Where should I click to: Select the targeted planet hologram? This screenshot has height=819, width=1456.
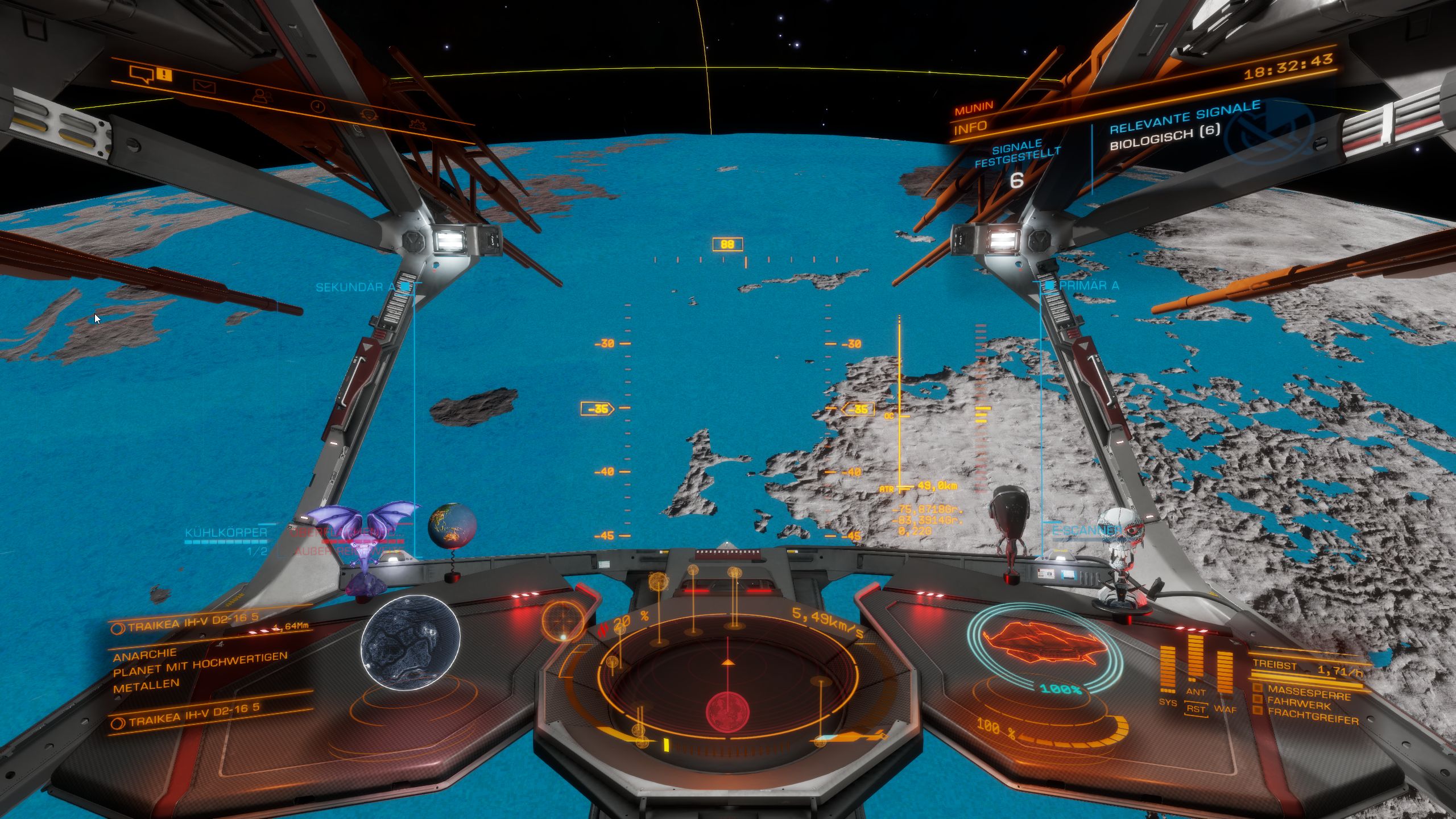pyautogui.click(x=410, y=642)
